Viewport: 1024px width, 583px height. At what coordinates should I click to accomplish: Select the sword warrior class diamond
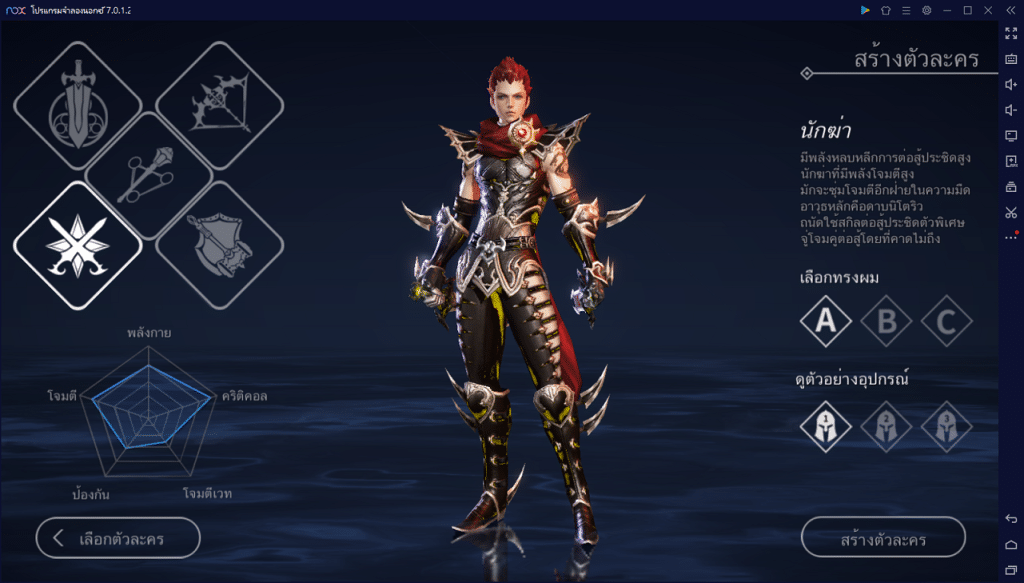pos(77,106)
